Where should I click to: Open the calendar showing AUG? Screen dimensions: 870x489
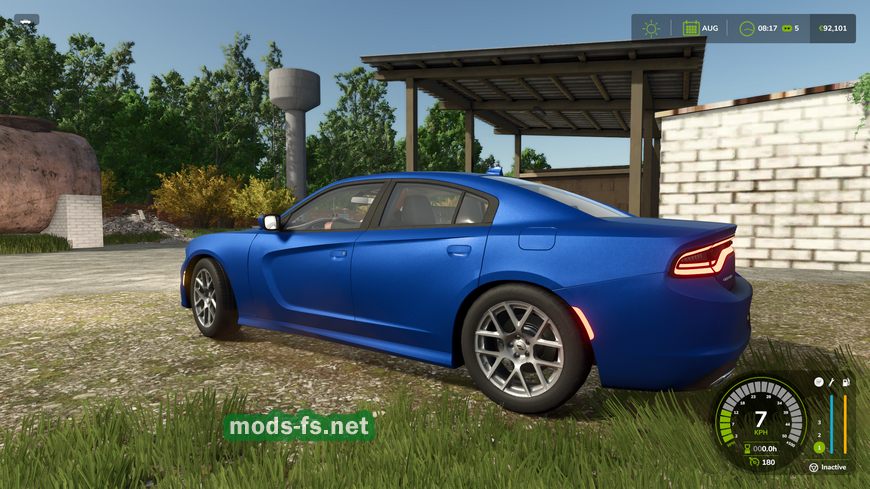(x=691, y=28)
